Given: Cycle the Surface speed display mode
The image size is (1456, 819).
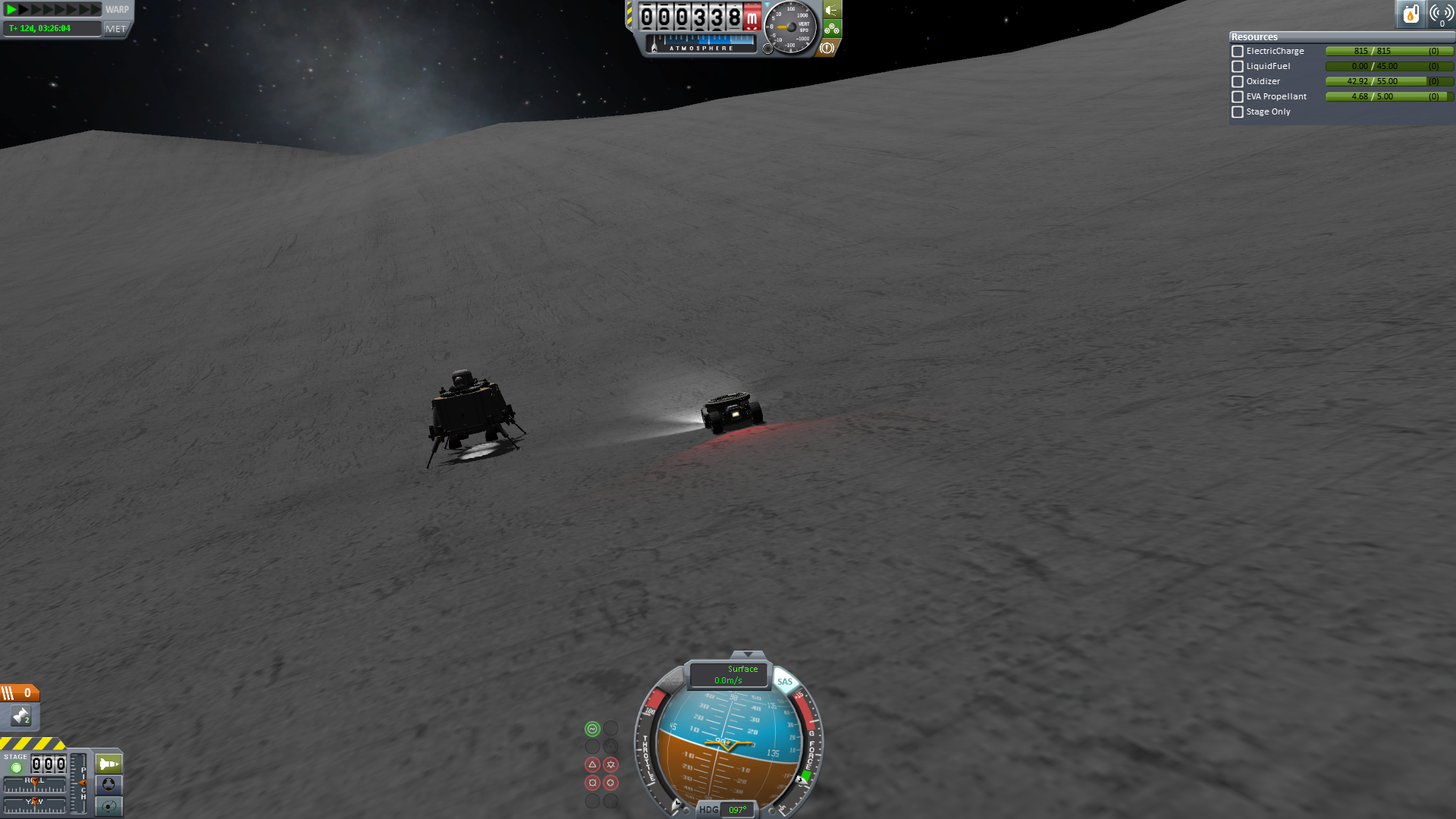Looking at the screenshot, I should coord(729,674).
